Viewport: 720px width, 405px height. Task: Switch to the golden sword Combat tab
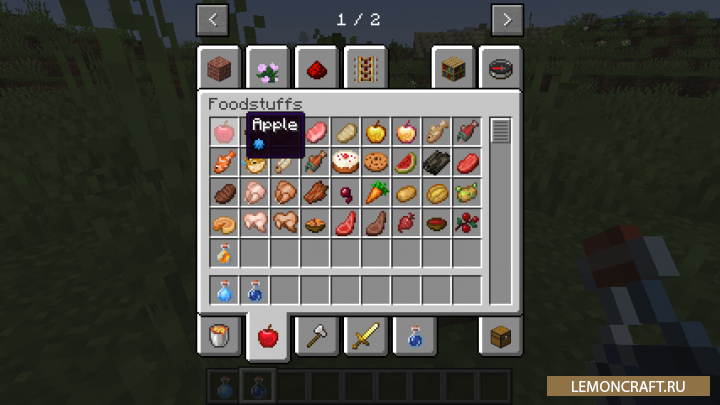coord(365,337)
